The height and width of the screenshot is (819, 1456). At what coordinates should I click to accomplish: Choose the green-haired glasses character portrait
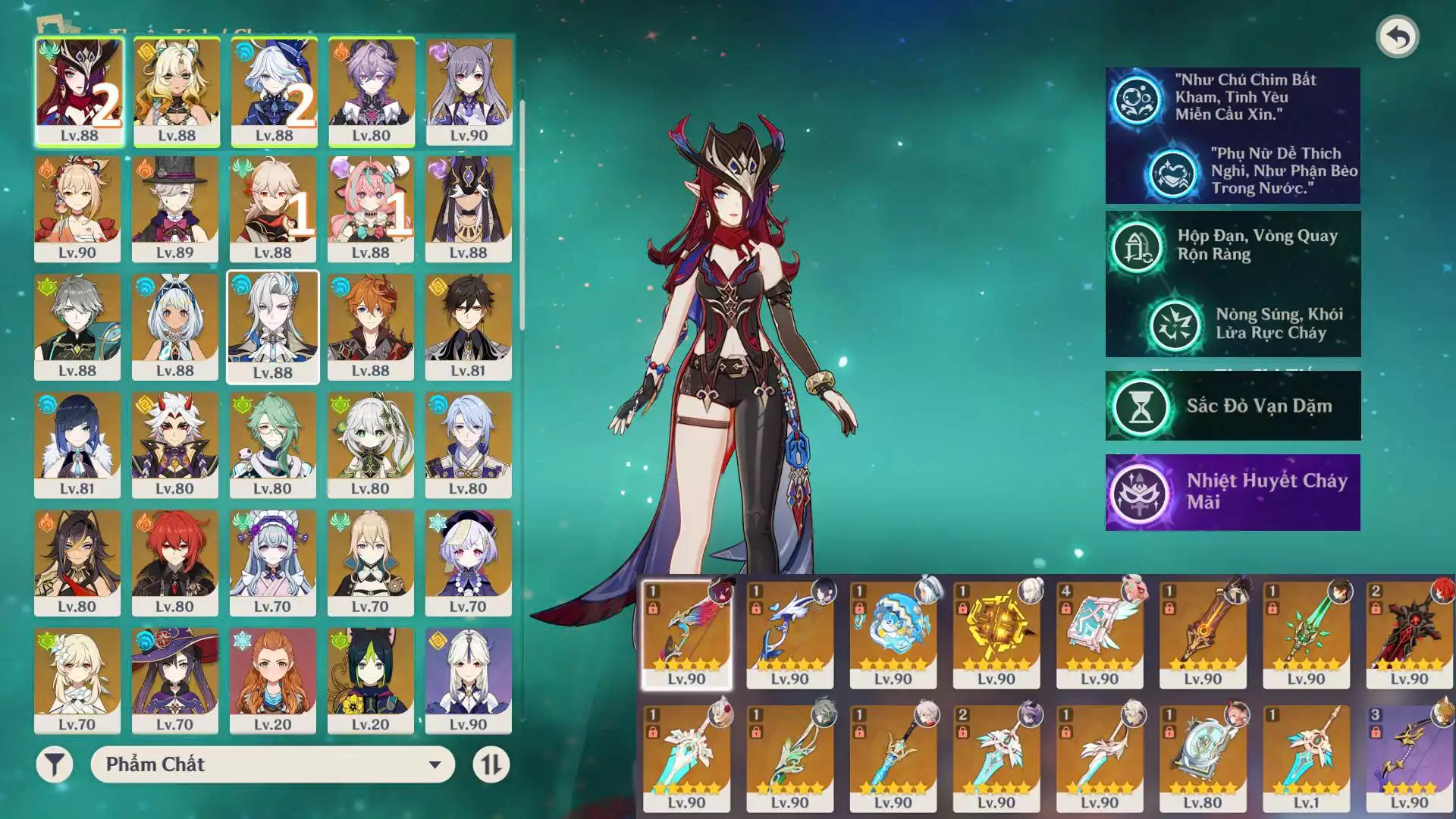[273, 444]
